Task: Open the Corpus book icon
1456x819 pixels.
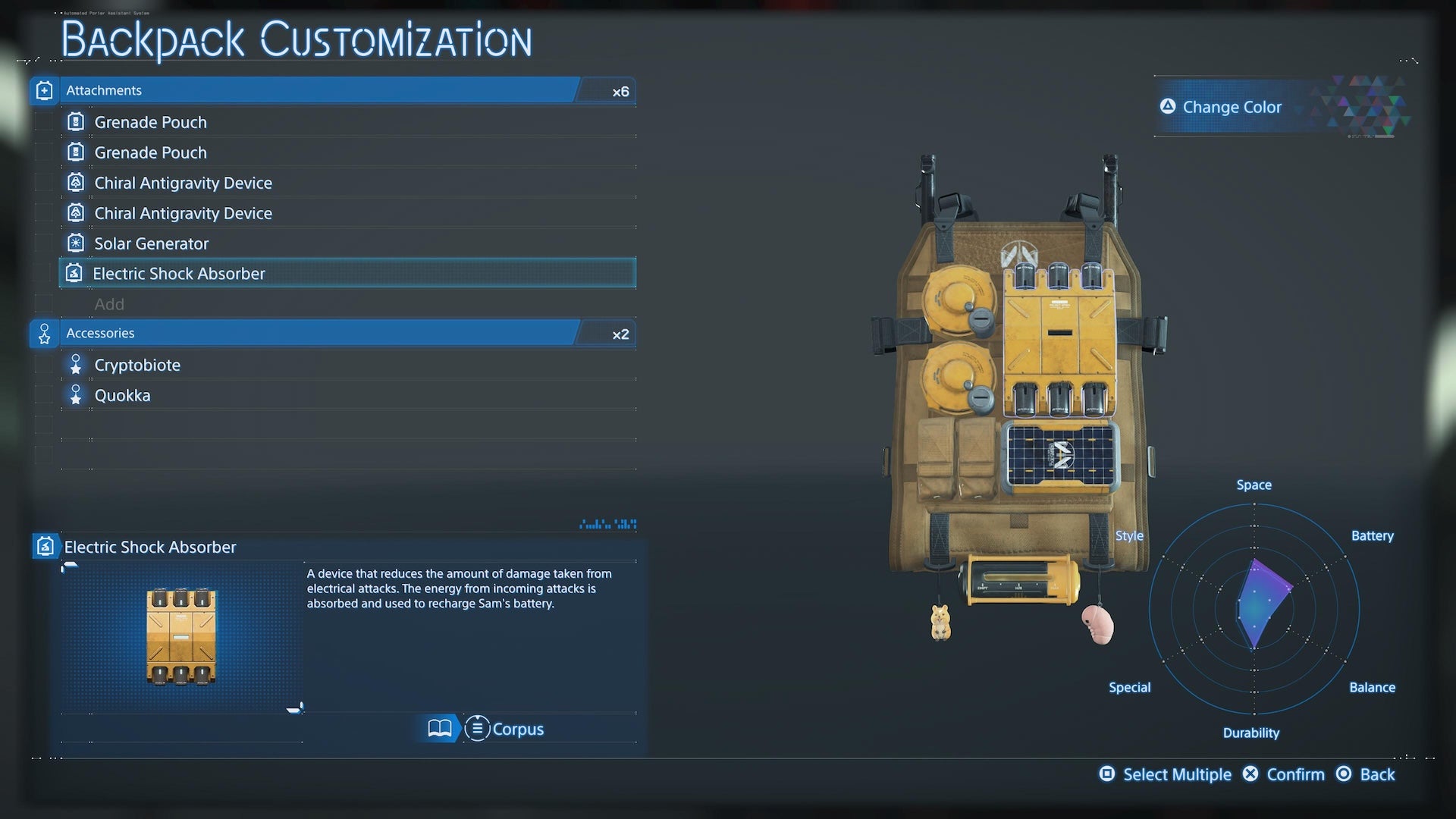Action: [x=440, y=729]
